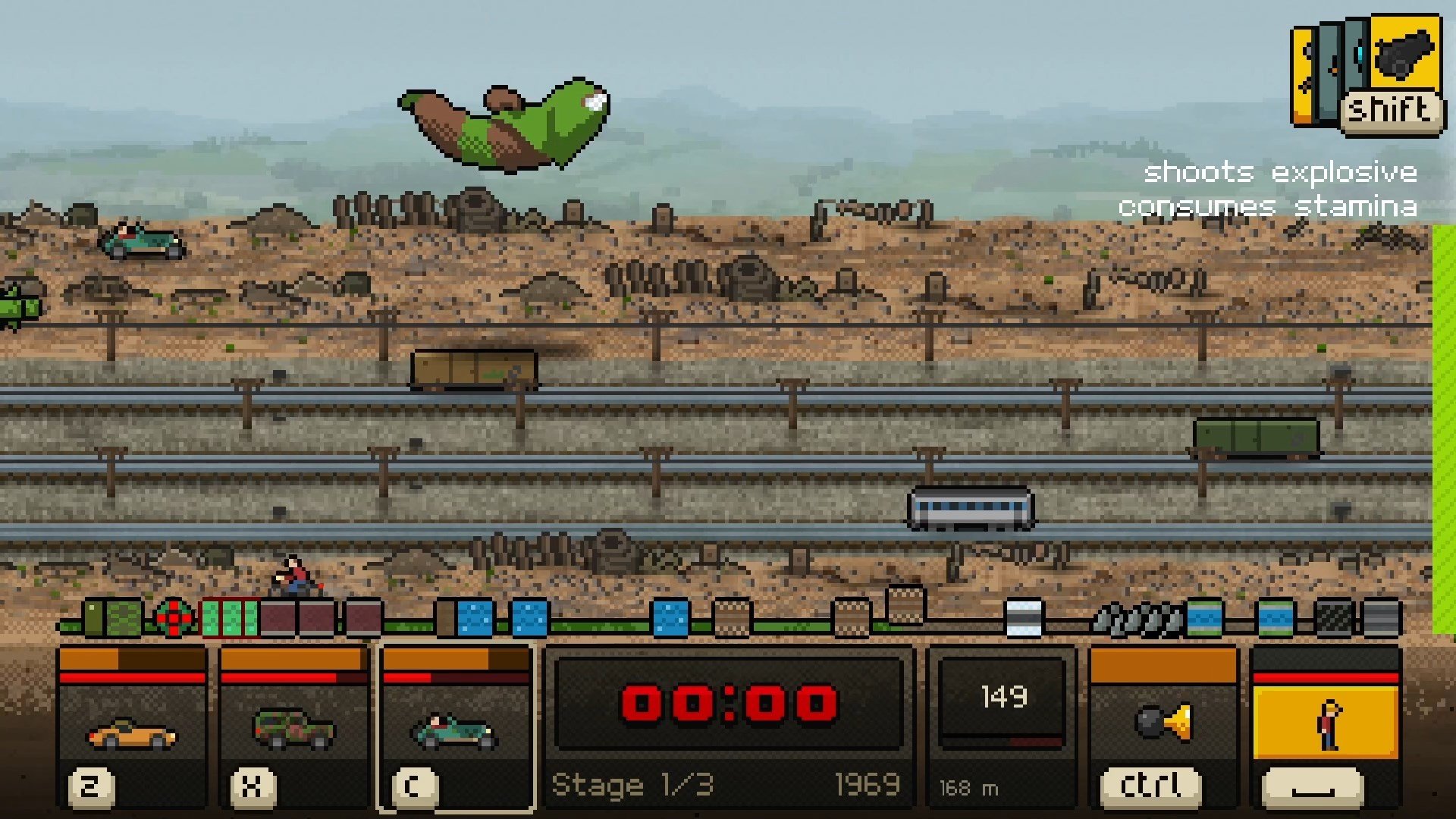Sound the horn ability panel
This screenshot has height=819, width=1456.
click(x=1163, y=724)
